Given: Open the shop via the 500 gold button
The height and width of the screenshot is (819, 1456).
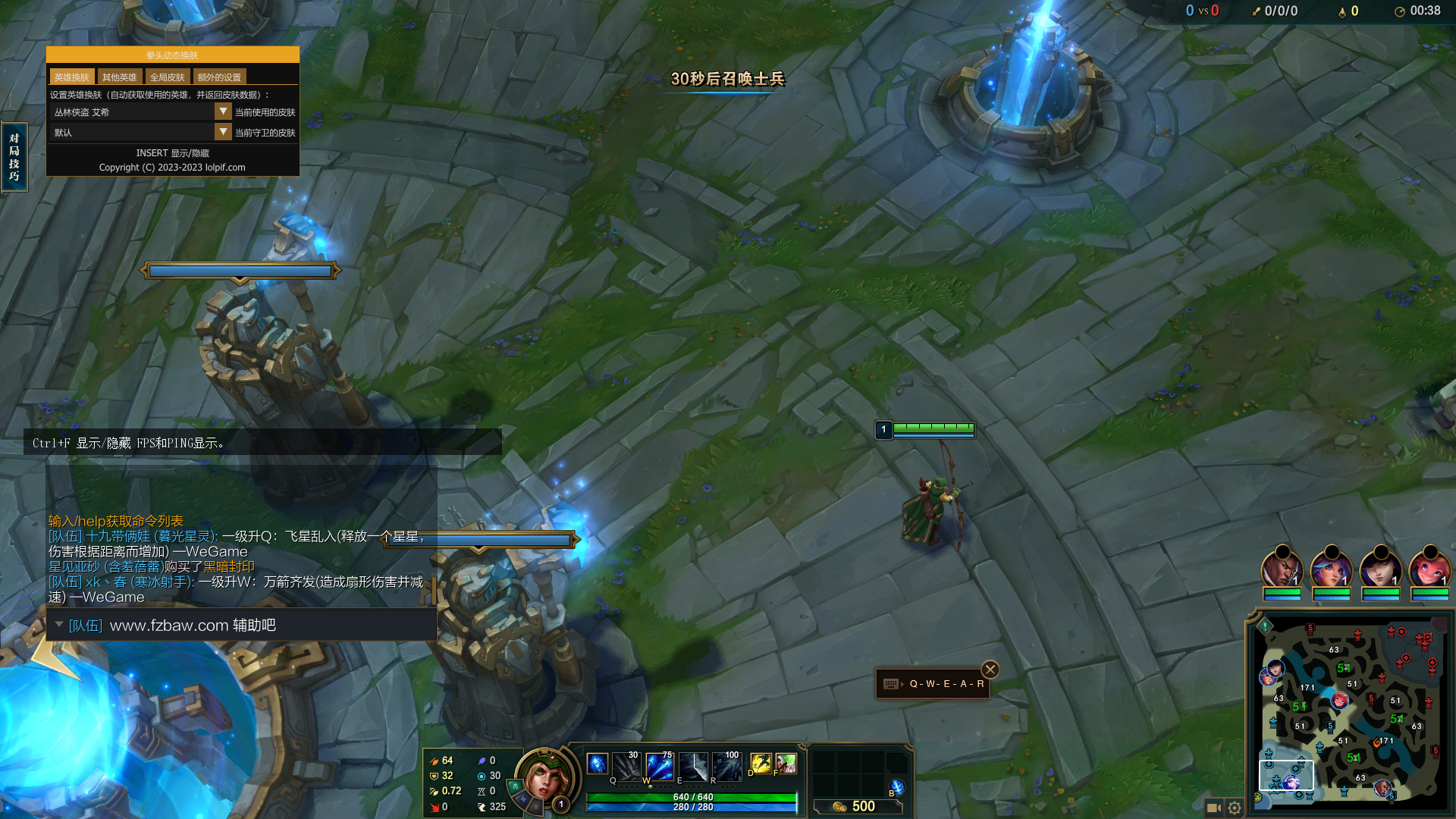Looking at the screenshot, I should click(856, 806).
